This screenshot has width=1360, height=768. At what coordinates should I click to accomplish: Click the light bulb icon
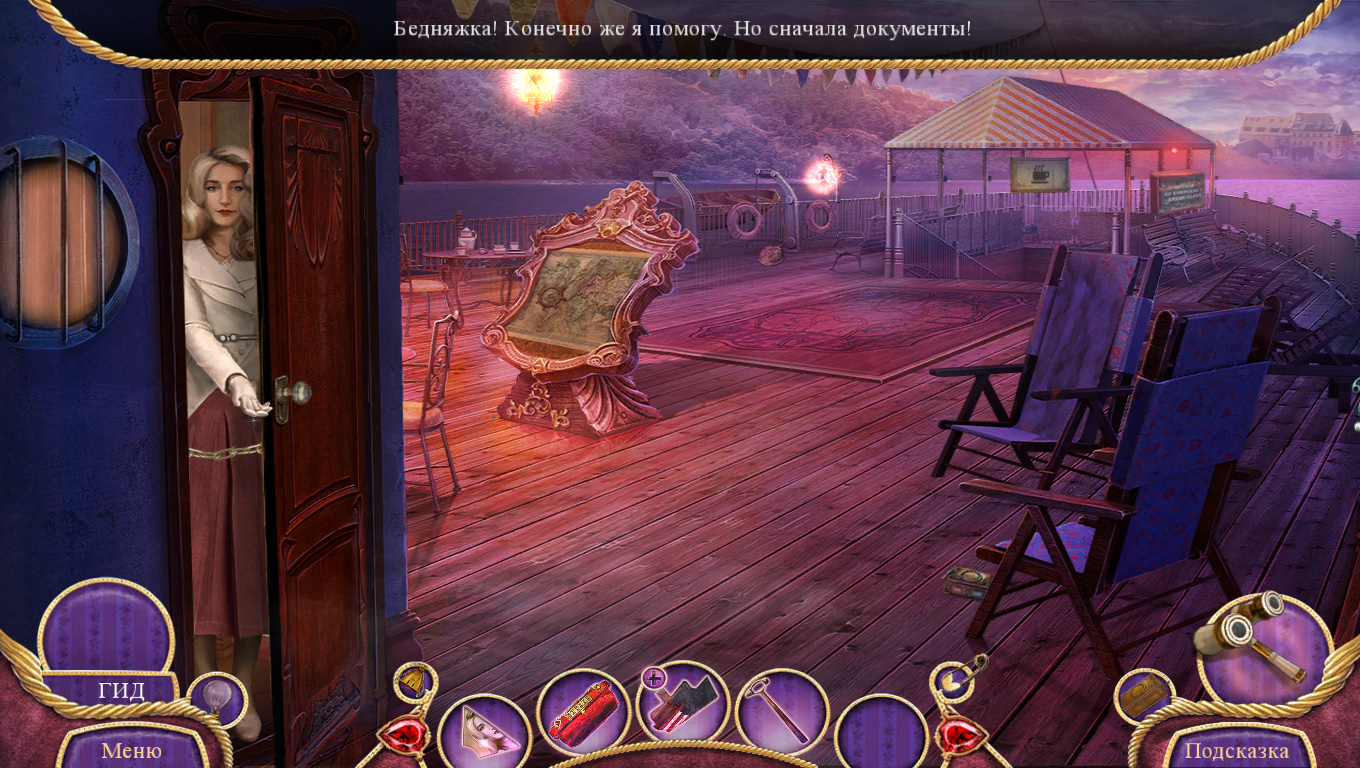[x=216, y=697]
